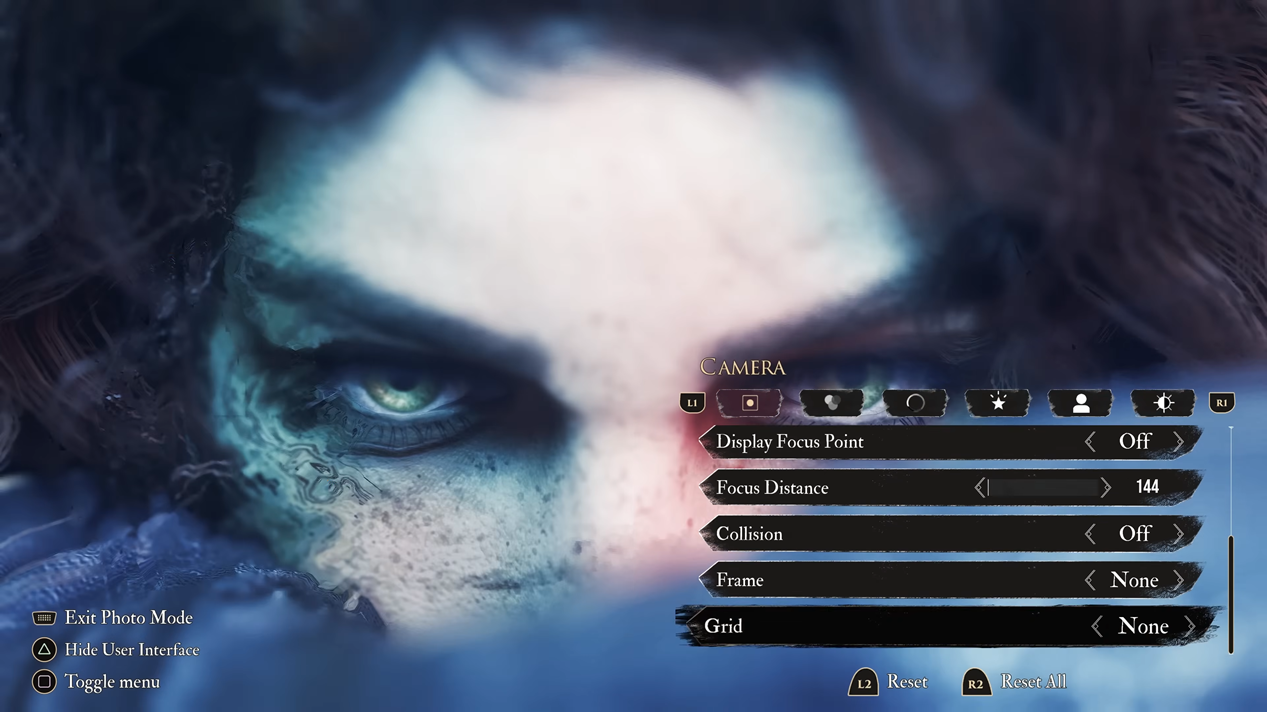
Task: Select the Camera tab with the square icon
Action: click(x=749, y=403)
